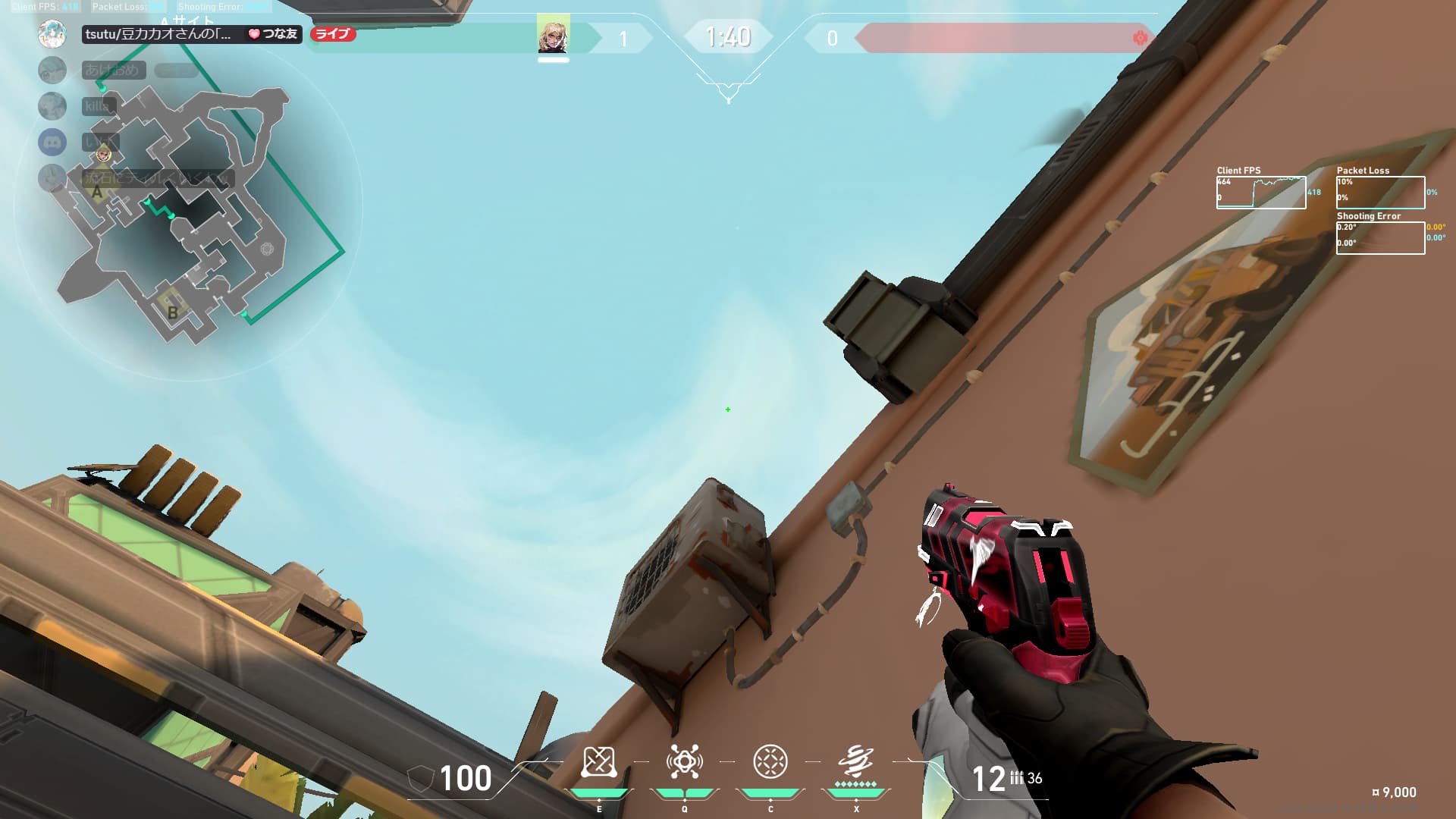Select the A site marker on minimap
The image size is (1456, 819).
tap(97, 193)
